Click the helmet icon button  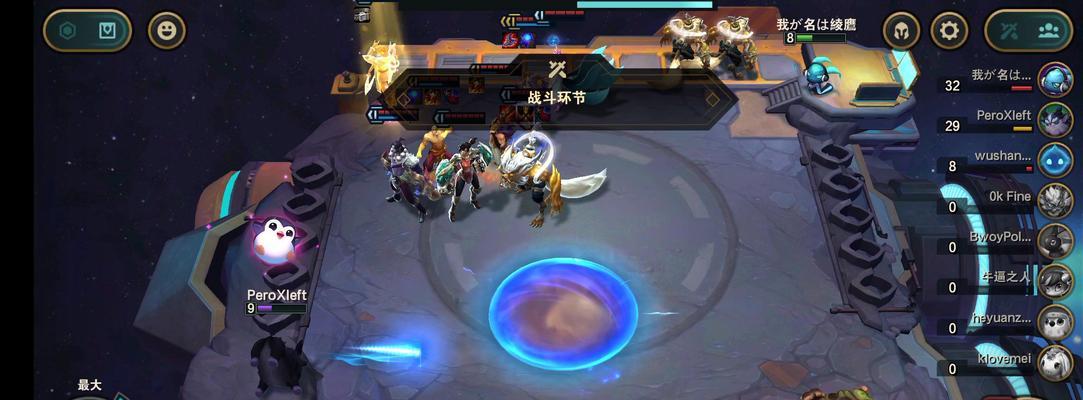(x=901, y=30)
